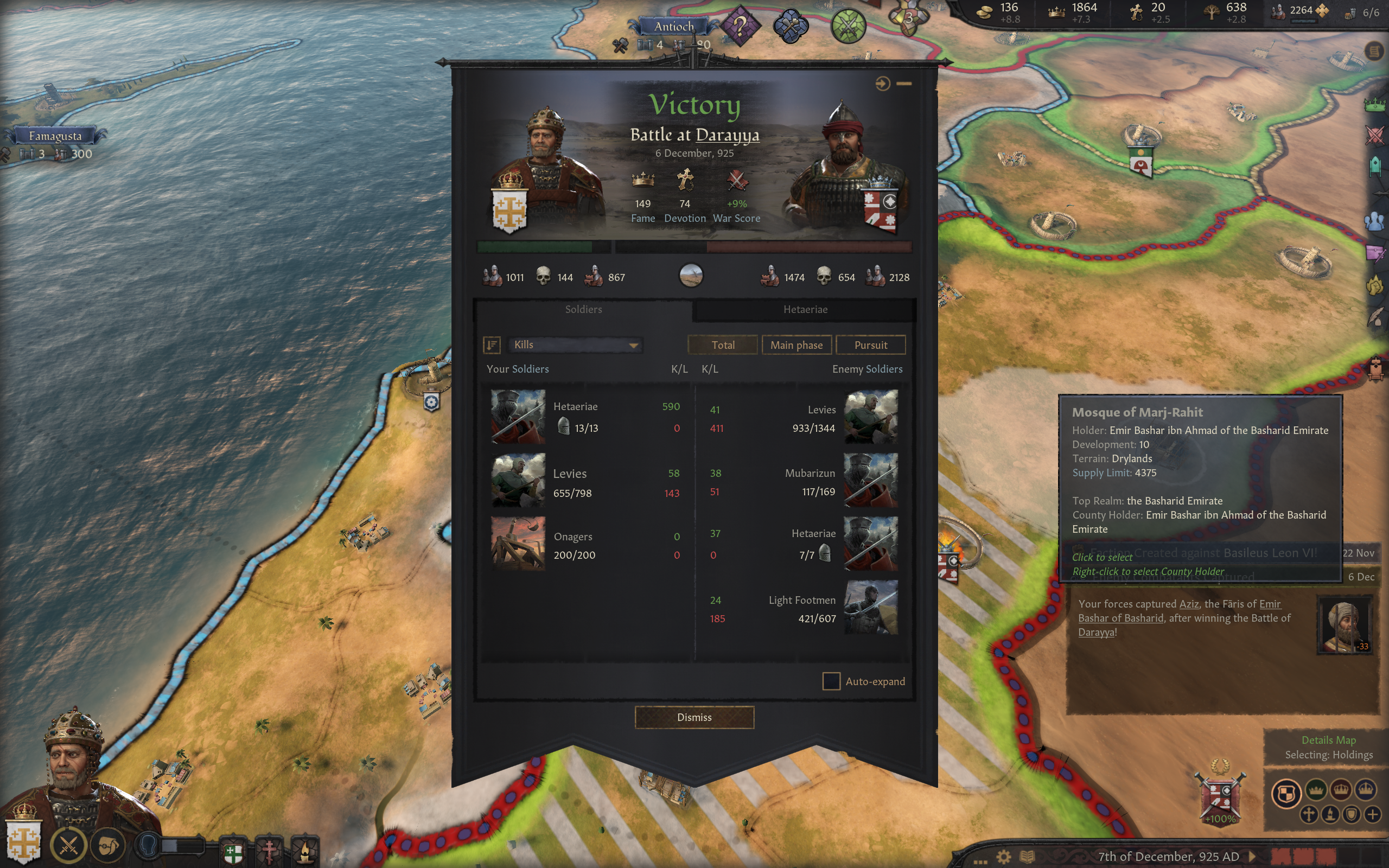
Task: Click captured prisoner Aziz portrait
Action: [1343, 625]
